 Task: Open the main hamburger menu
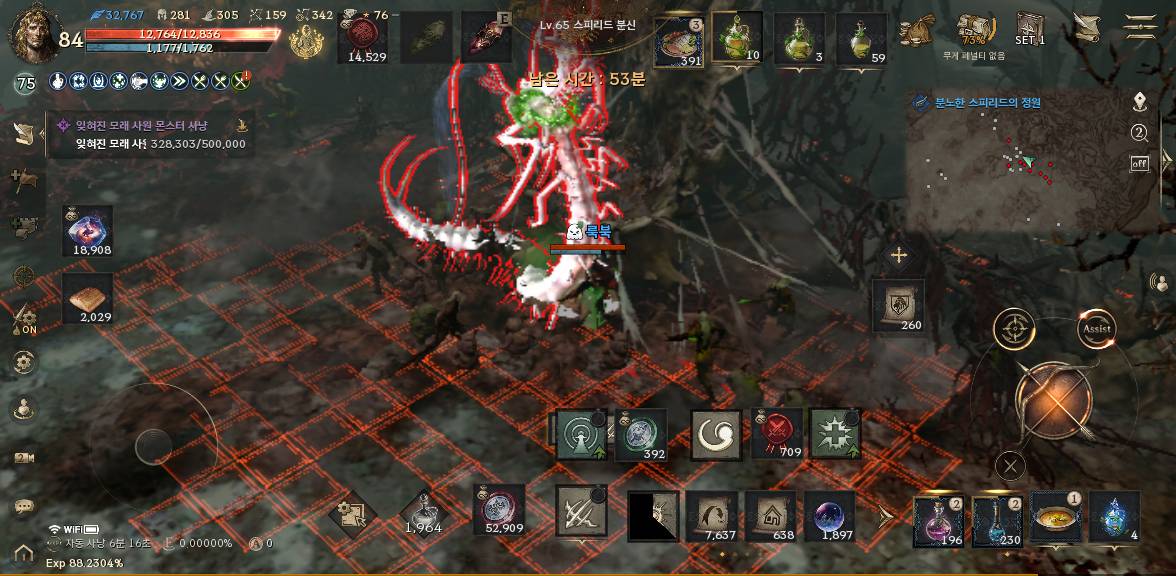[x=1139, y=27]
